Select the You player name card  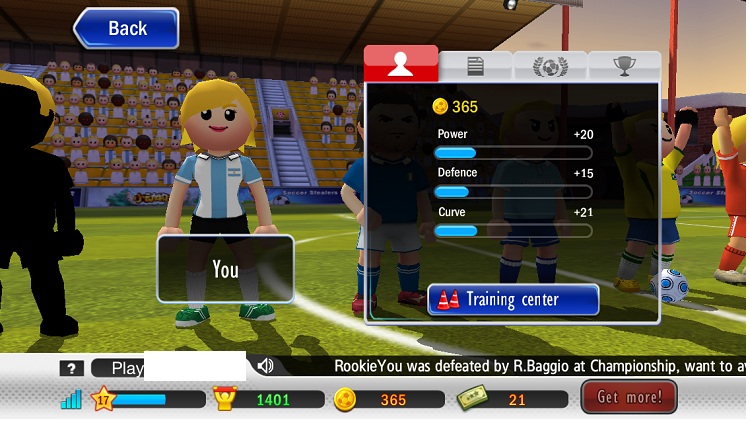225,269
